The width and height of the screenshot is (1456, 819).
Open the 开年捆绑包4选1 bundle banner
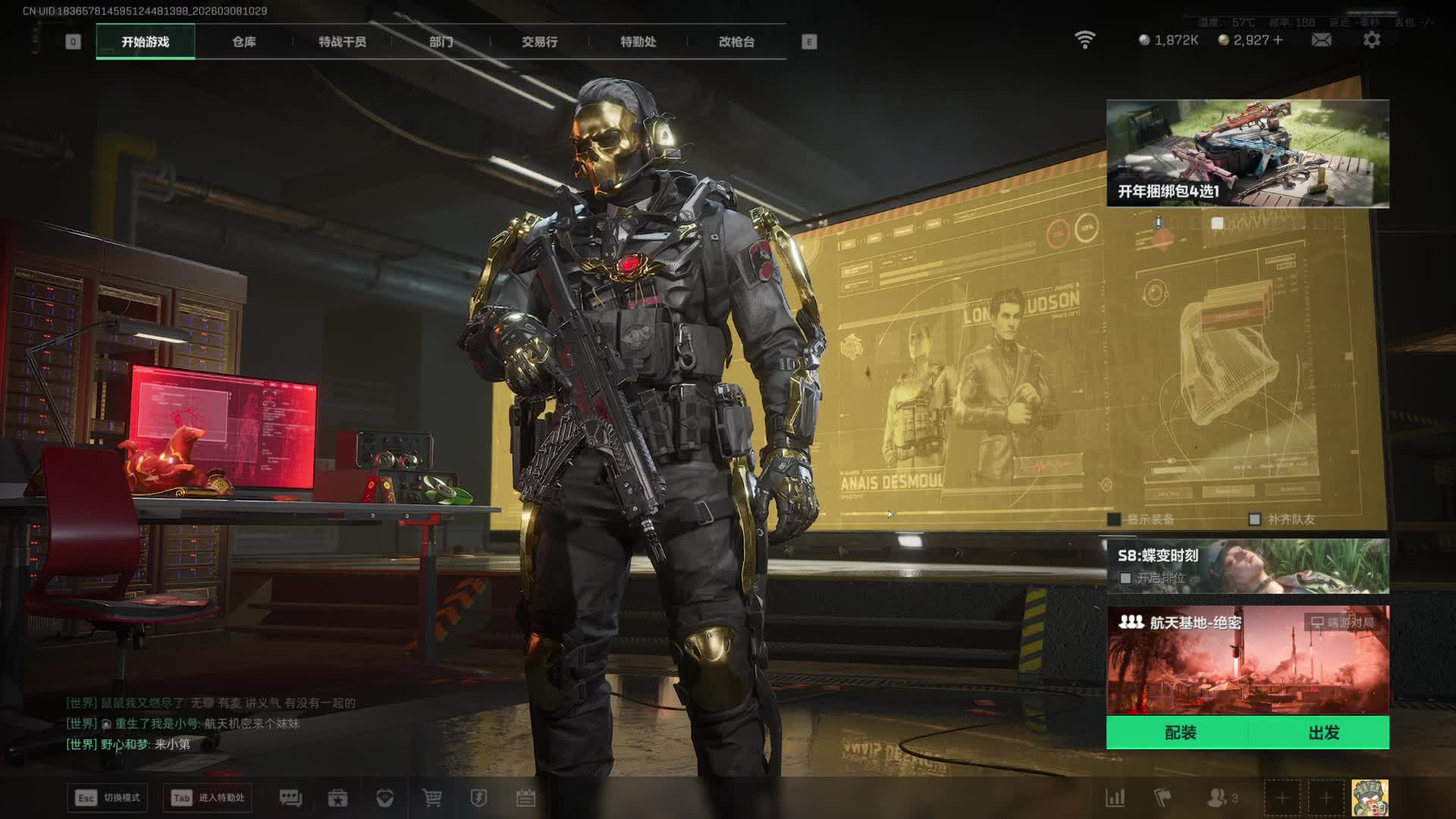coord(1247,153)
